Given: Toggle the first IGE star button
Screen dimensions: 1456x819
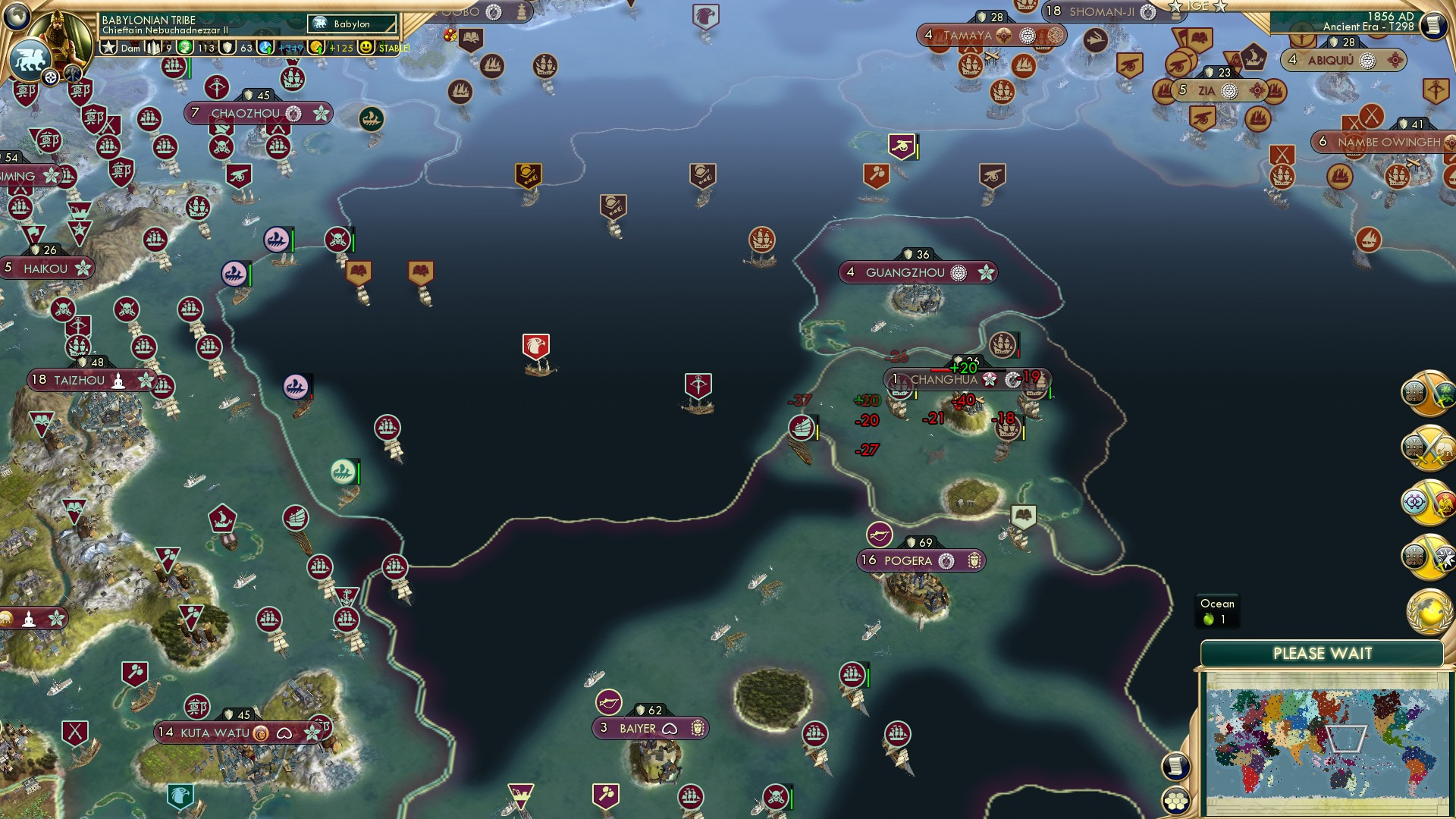Looking at the screenshot, I should click(x=1175, y=6).
